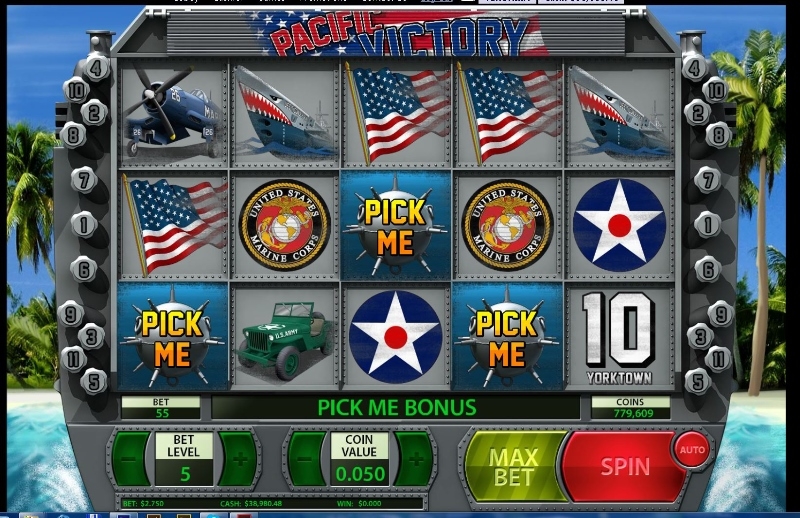Choose the Pick Me mine beside the 10 Yorktown

508,338
